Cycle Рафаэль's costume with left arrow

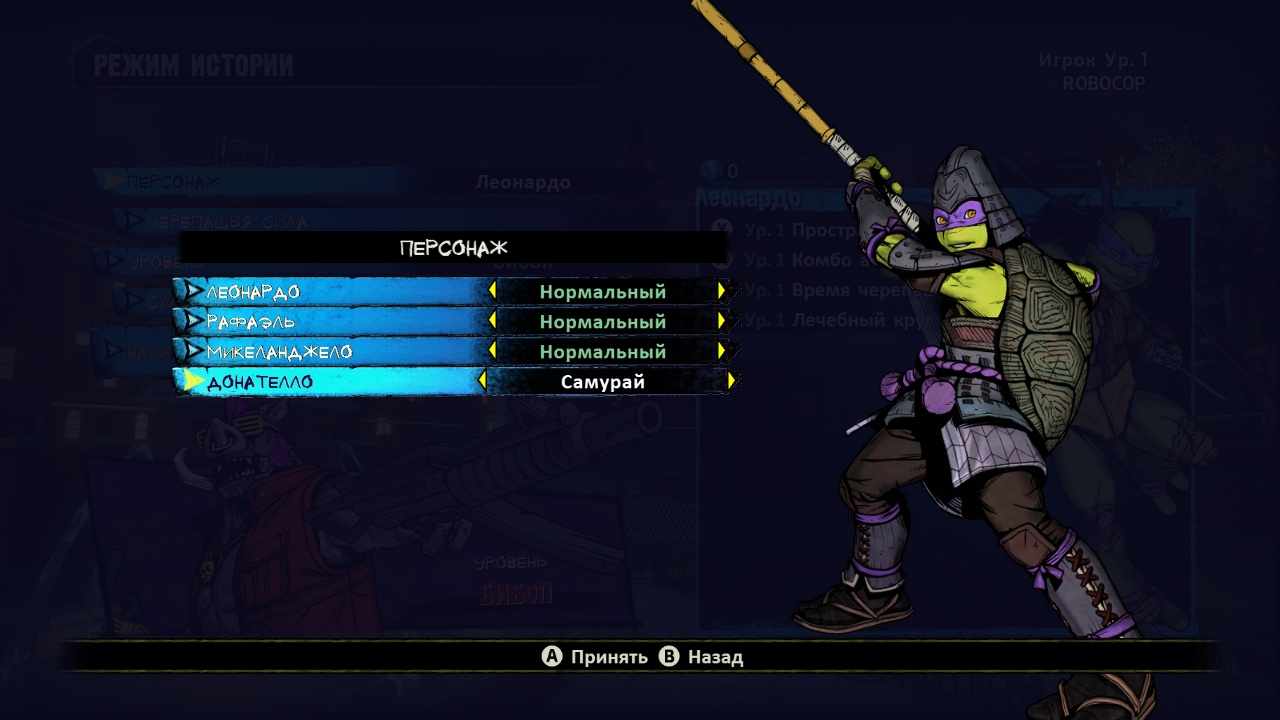(492, 321)
